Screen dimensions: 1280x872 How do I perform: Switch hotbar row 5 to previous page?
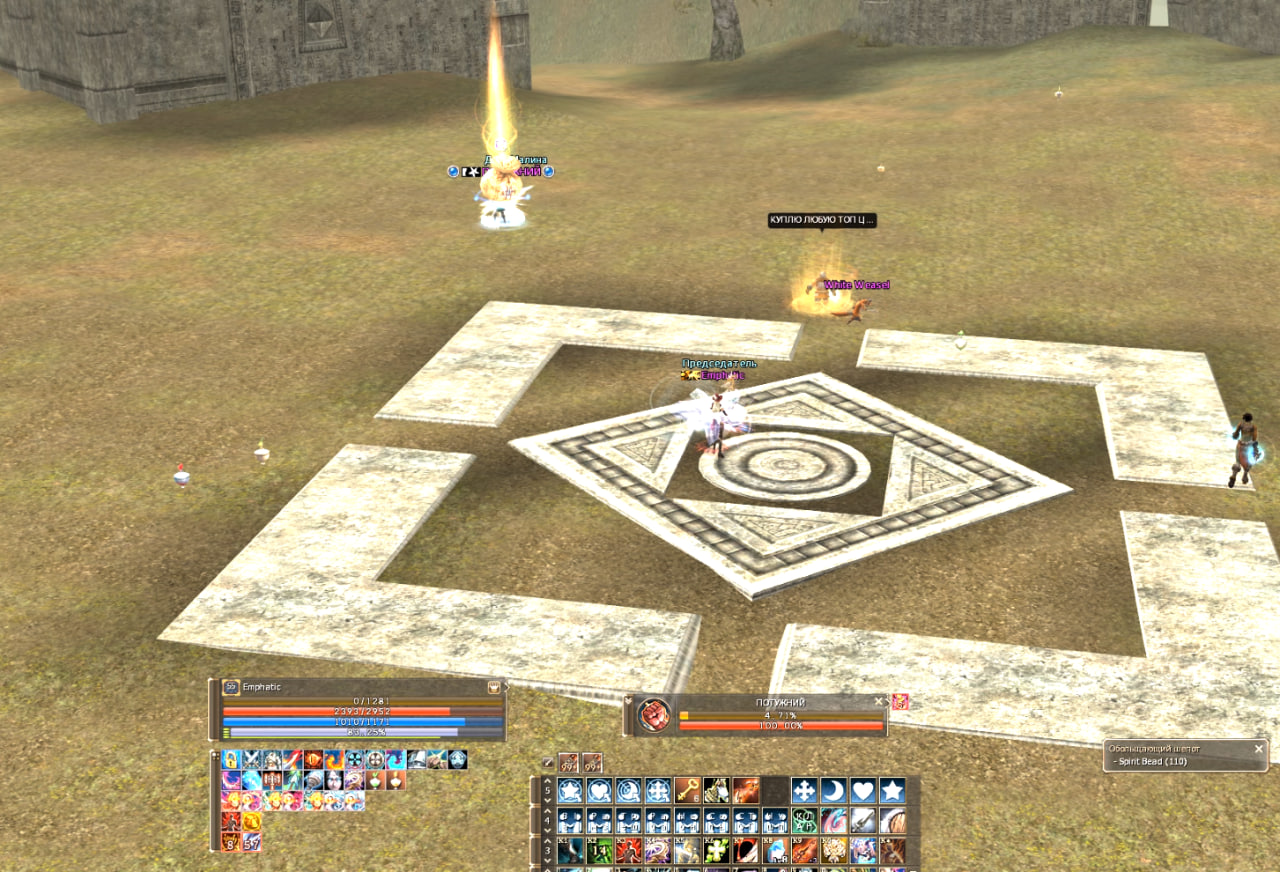tap(547, 781)
